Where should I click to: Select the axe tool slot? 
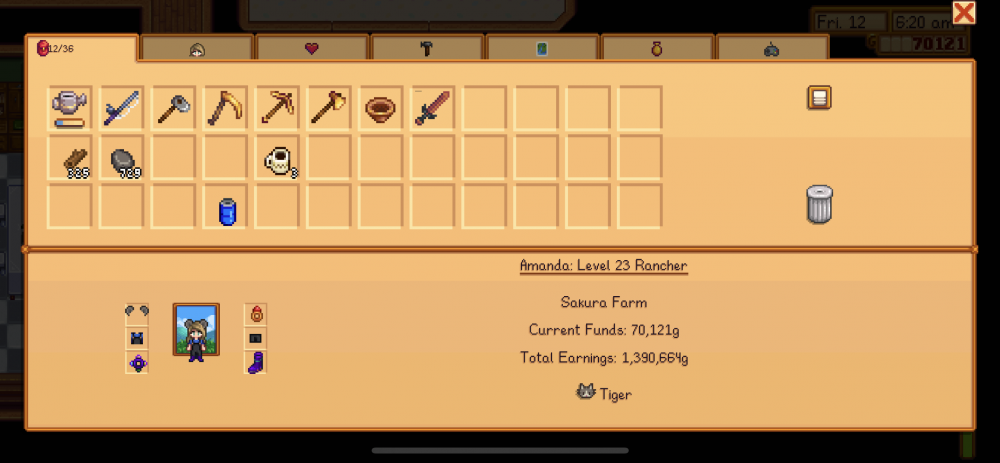pos(329,108)
